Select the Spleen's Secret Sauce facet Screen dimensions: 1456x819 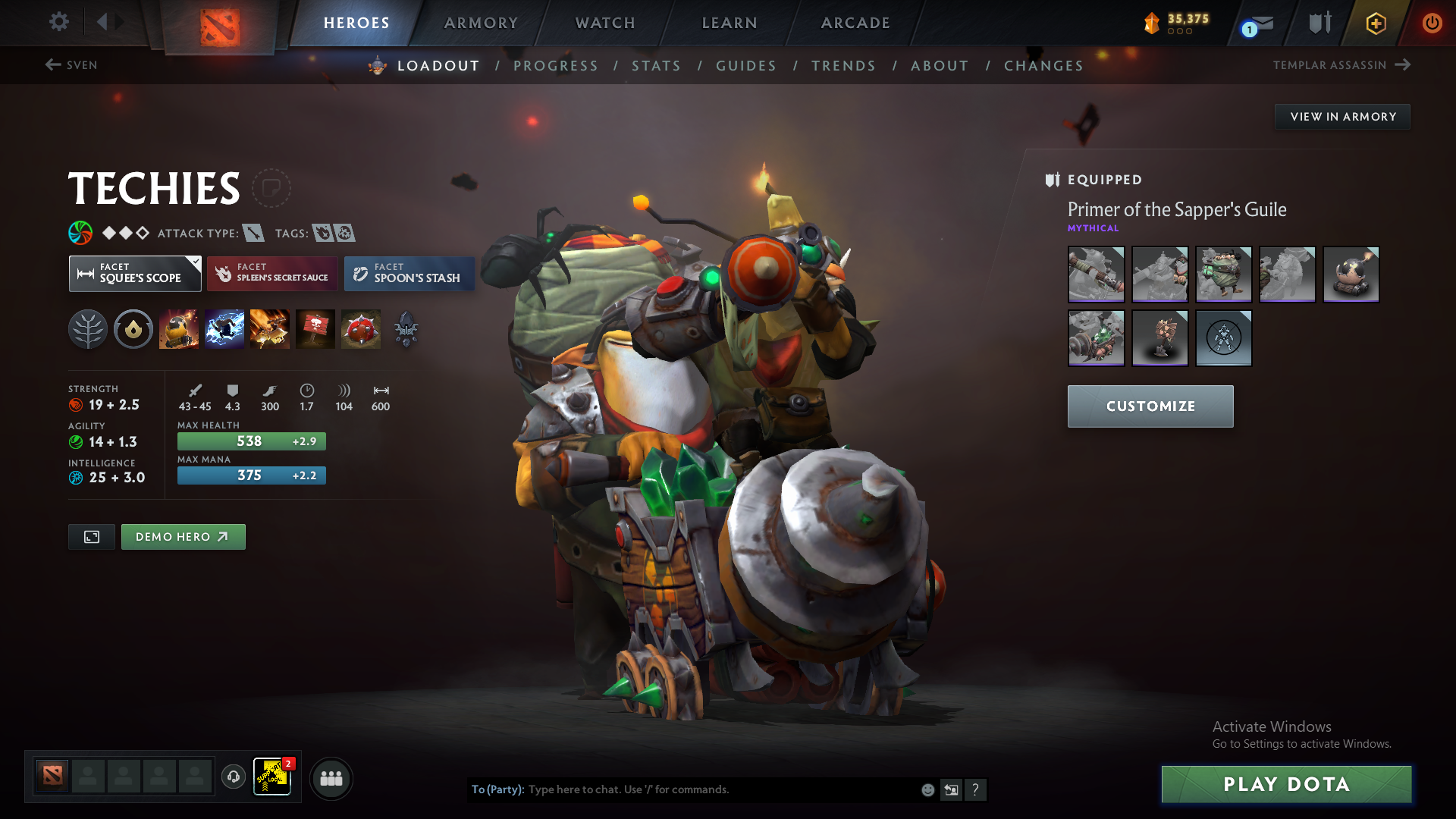(271, 274)
